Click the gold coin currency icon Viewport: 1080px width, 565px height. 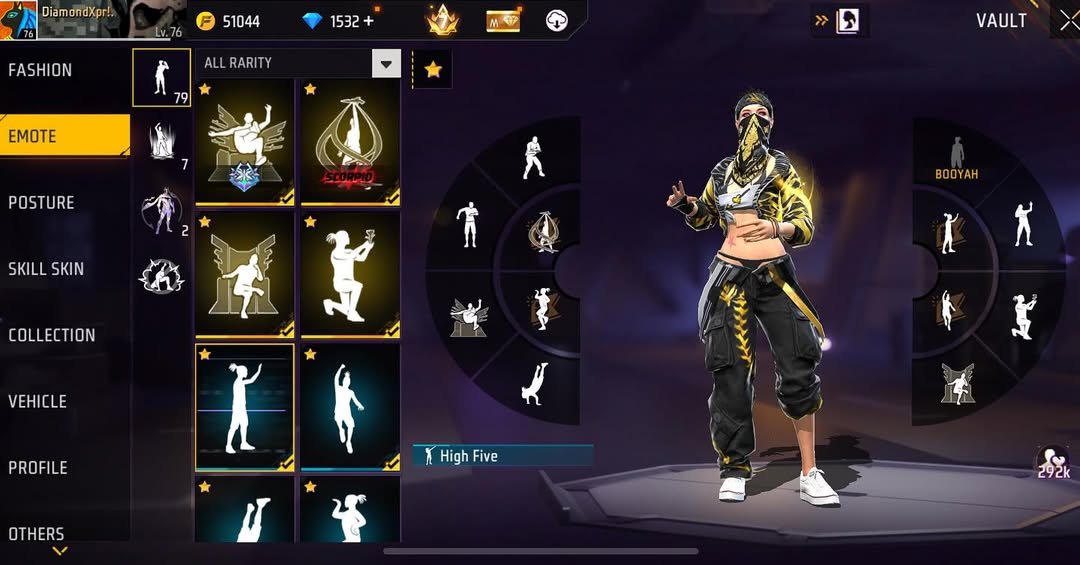tap(206, 21)
